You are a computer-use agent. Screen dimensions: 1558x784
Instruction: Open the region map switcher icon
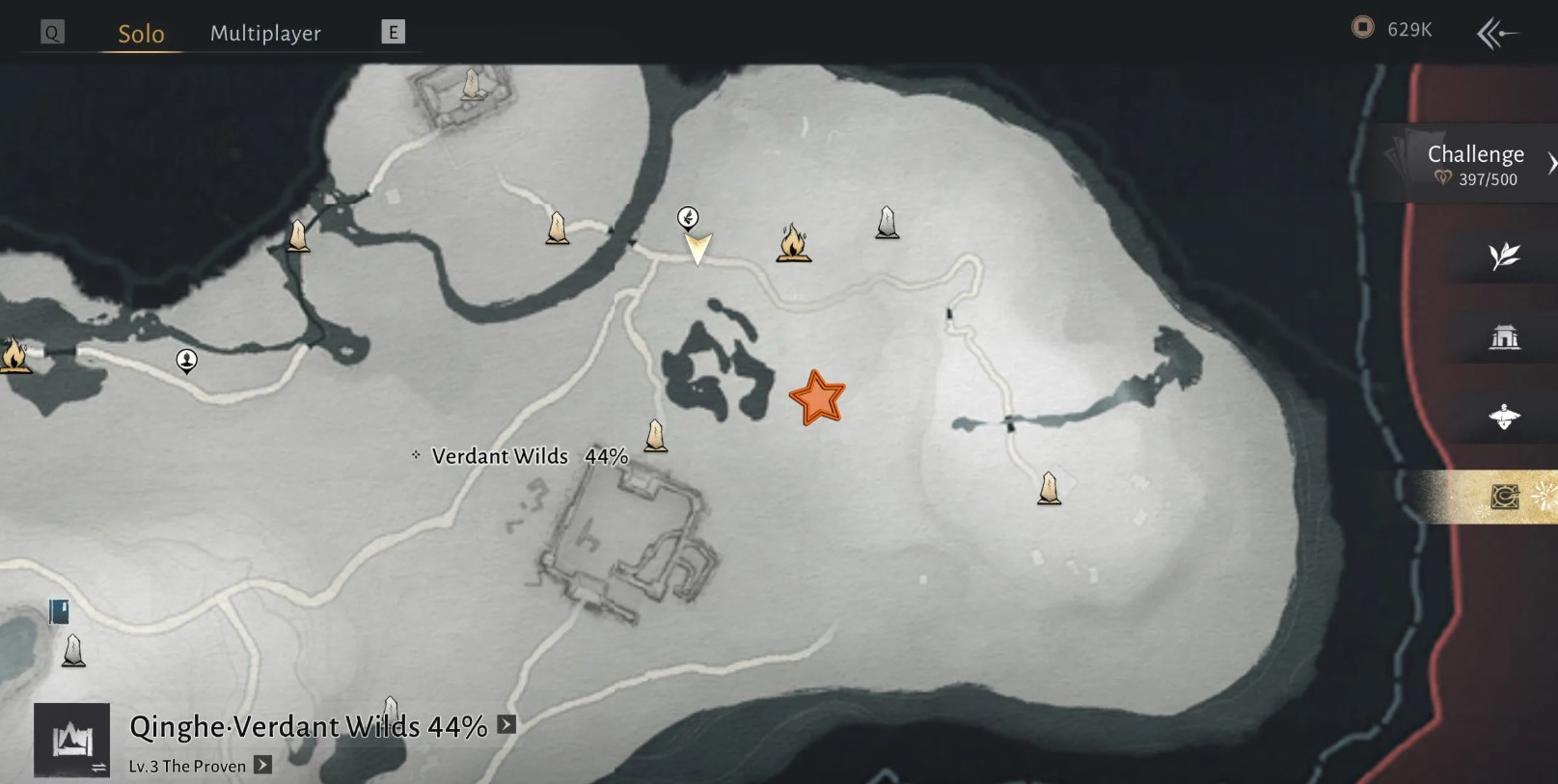(x=72, y=741)
